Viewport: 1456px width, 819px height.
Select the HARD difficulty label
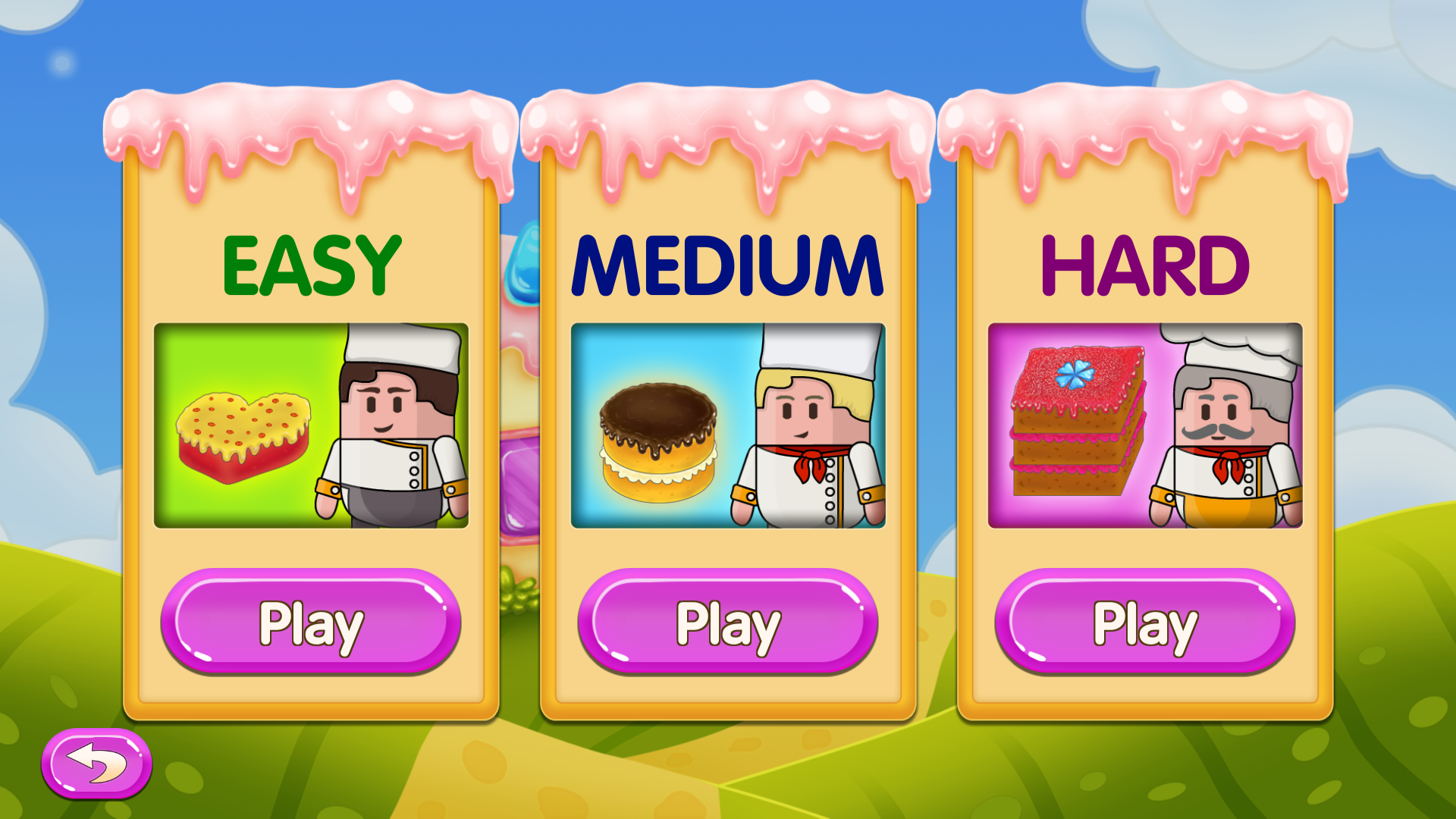pyautogui.click(x=1145, y=265)
